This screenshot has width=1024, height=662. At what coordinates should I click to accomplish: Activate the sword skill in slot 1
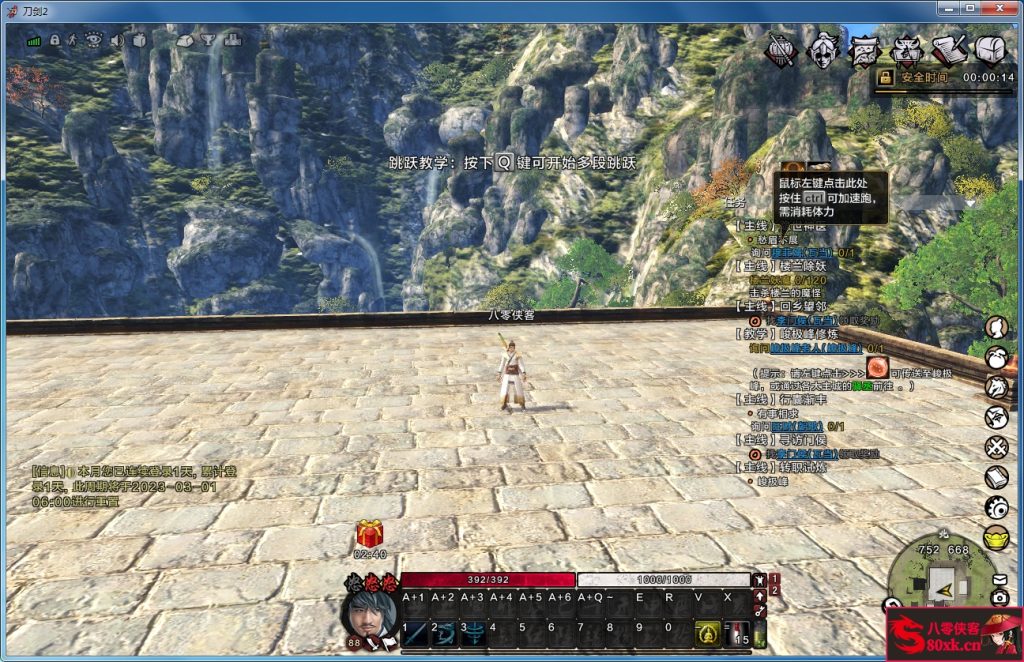pyautogui.click(x=415, y=632)
